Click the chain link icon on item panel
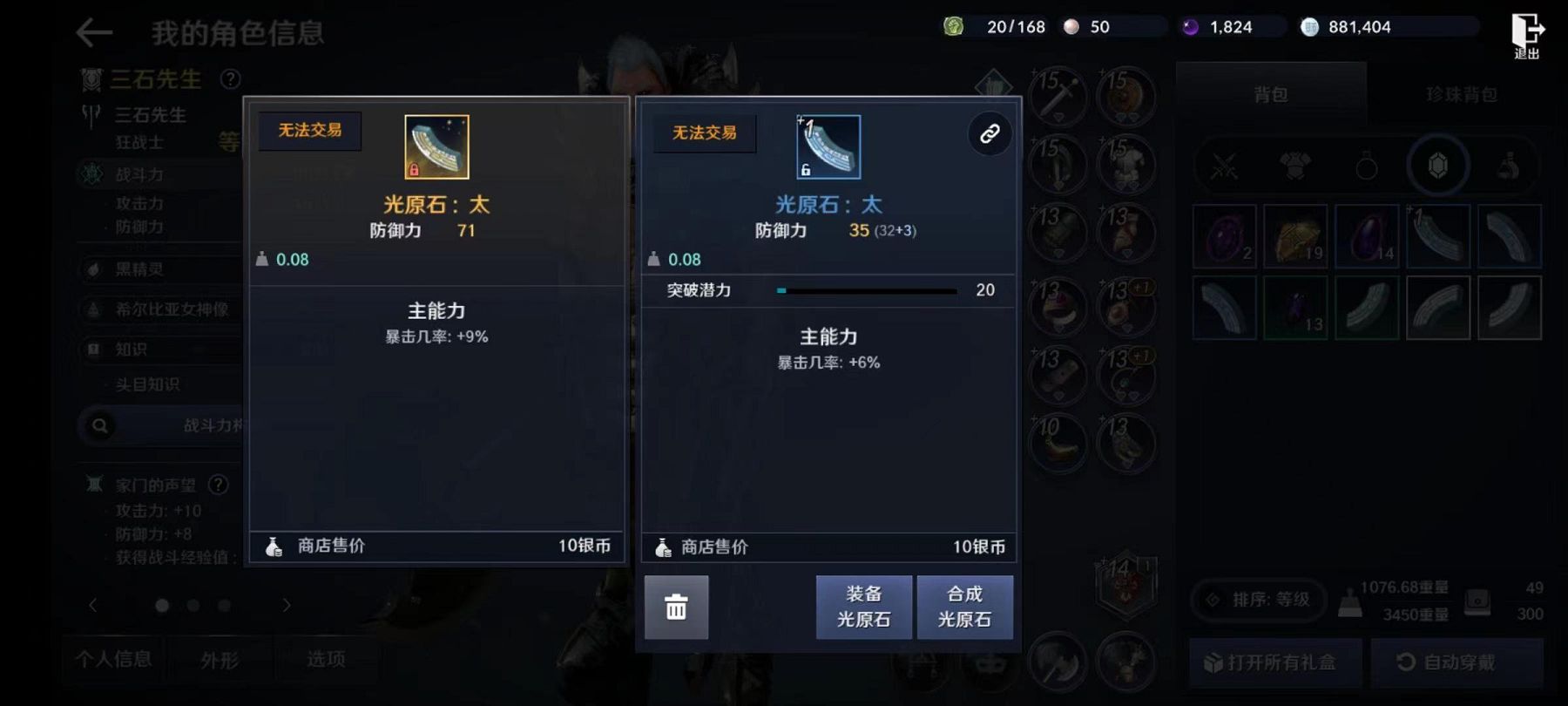Screen dimensions: 1568x706 990,134
